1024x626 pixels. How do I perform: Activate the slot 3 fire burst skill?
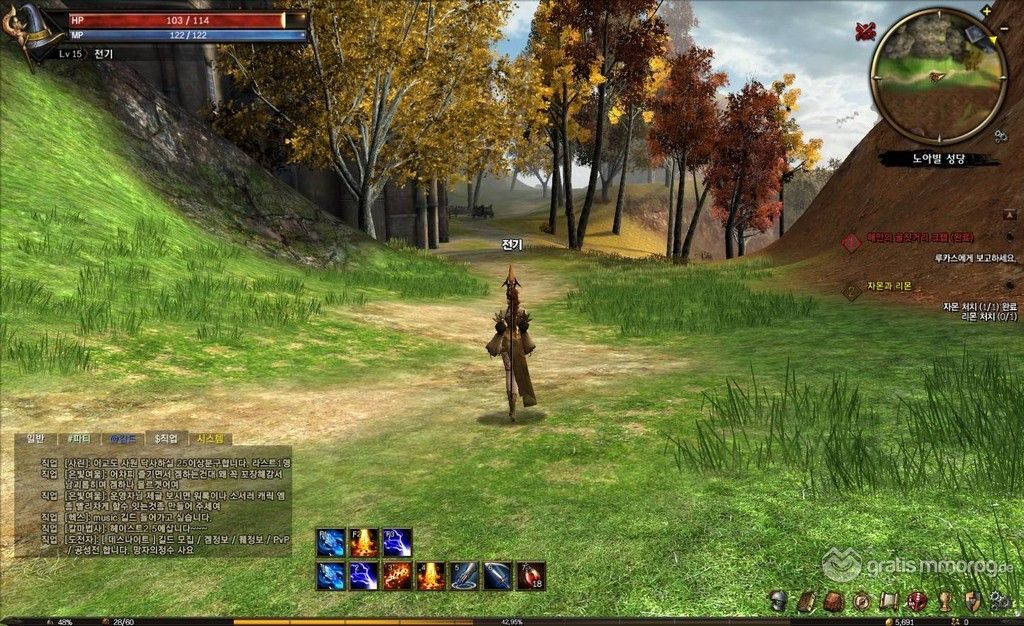397,576
